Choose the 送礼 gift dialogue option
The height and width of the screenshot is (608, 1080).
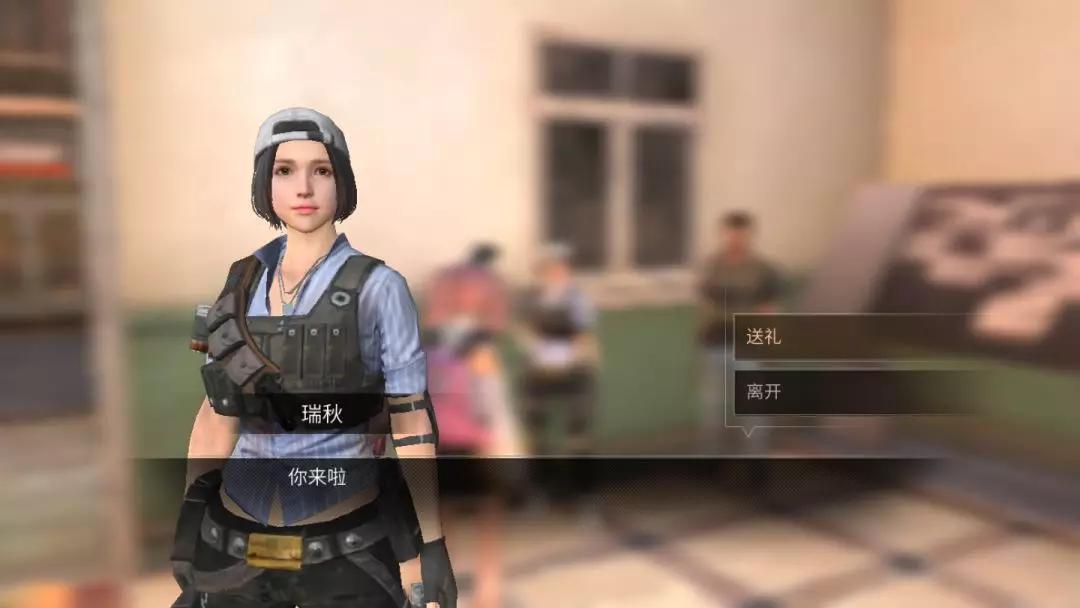(x=850, y=337)
